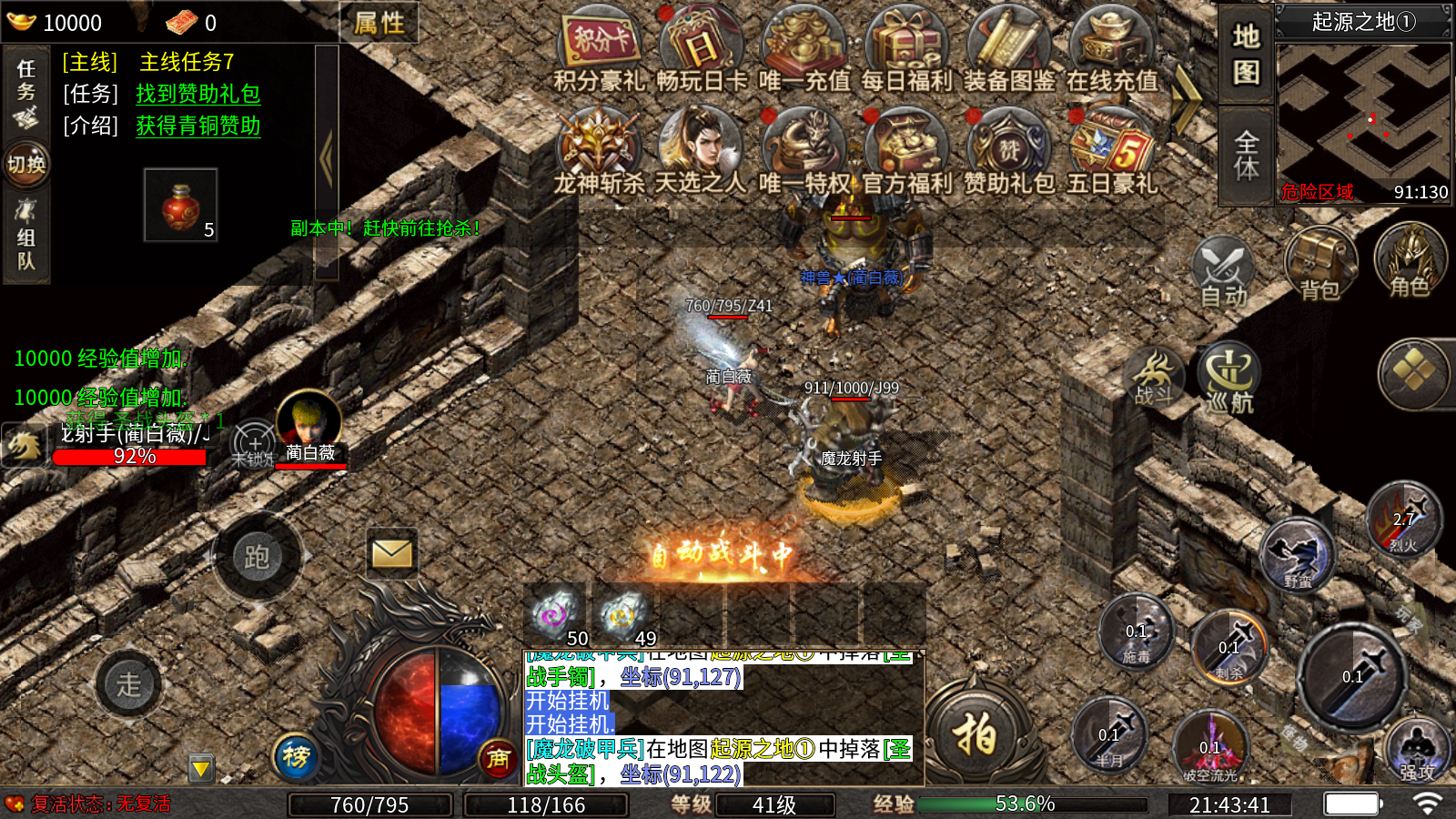The image size is (1456, 819).
Task: Open the 背包 backpack
Action: point(1319,264)
